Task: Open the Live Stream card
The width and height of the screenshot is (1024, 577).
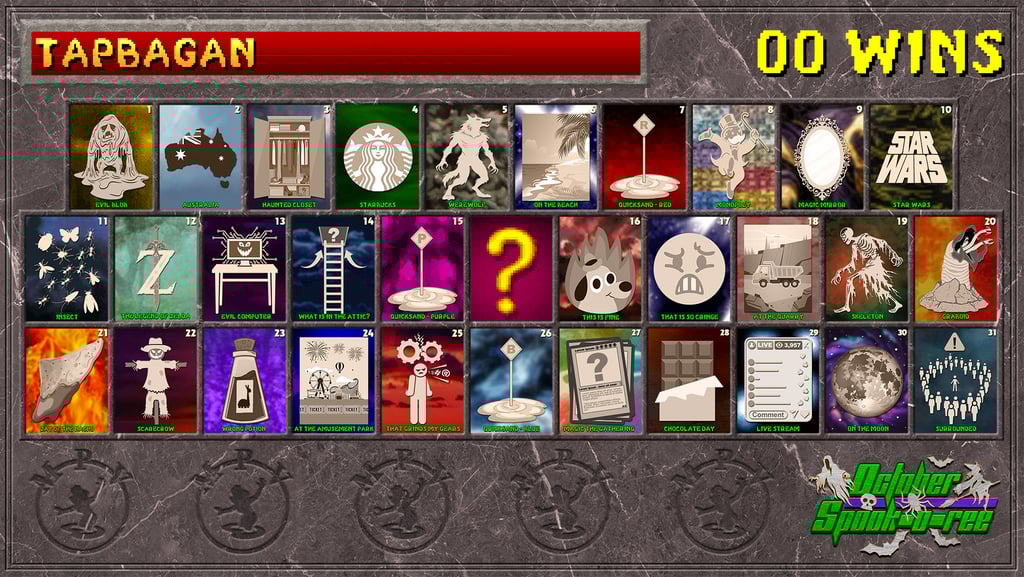Action: pyautogui.click(x=778, y=380)
